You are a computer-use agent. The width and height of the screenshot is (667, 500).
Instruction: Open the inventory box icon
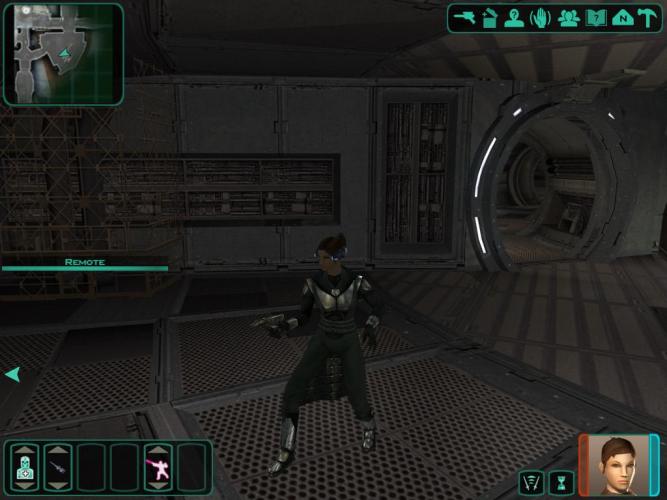point(489,17)
